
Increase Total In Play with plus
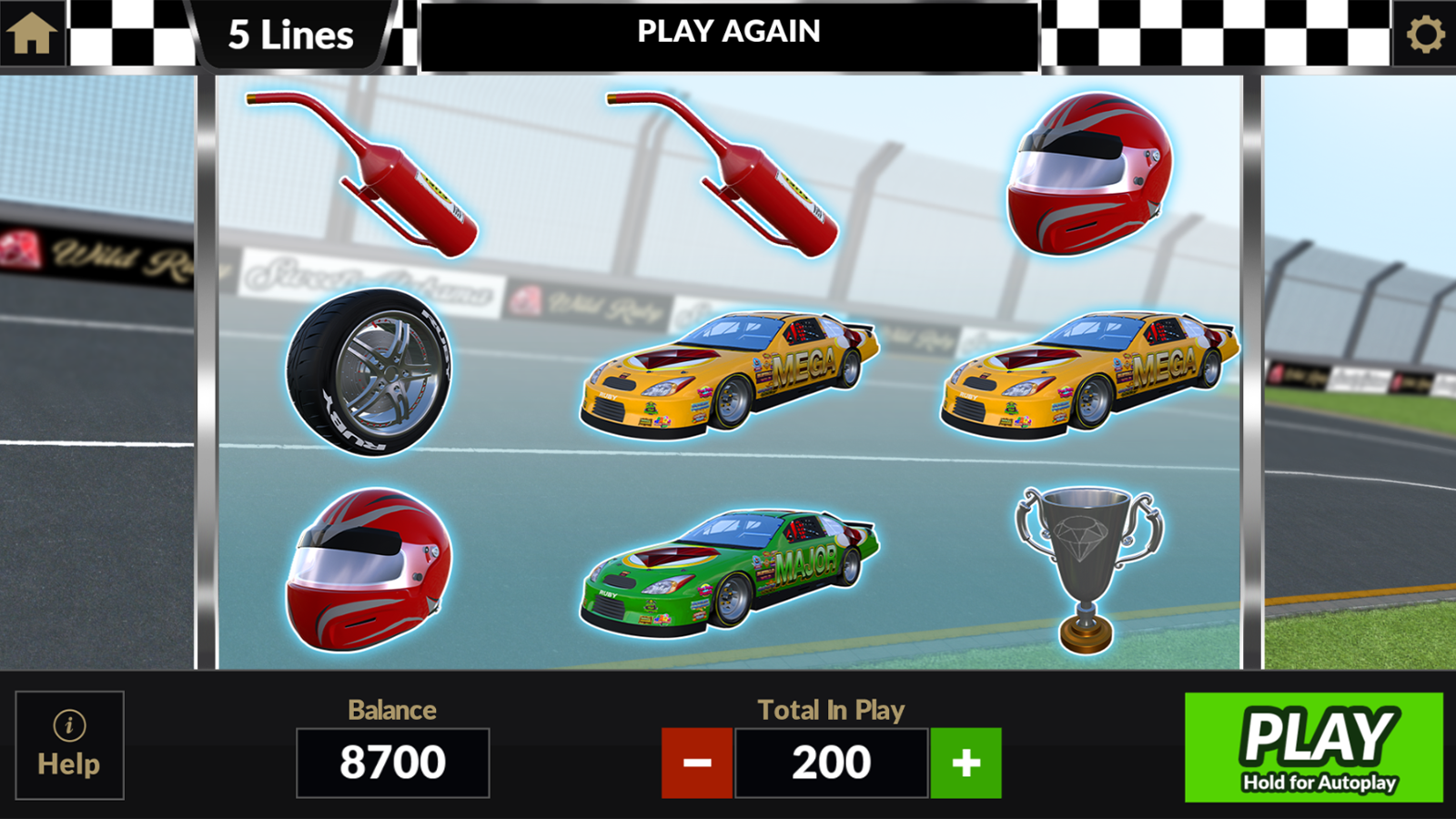[966, 763]
